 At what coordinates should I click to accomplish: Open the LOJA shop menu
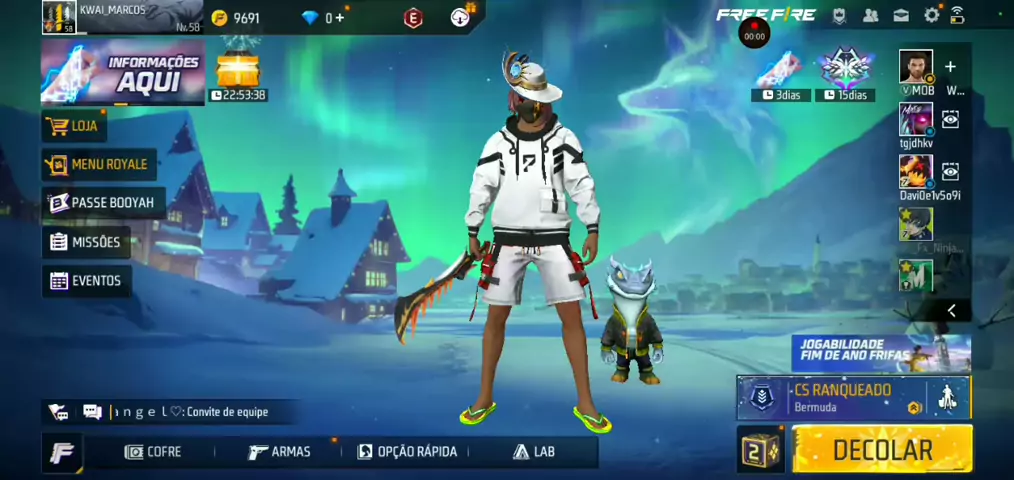pyautogui.click(x=74, y=126)
